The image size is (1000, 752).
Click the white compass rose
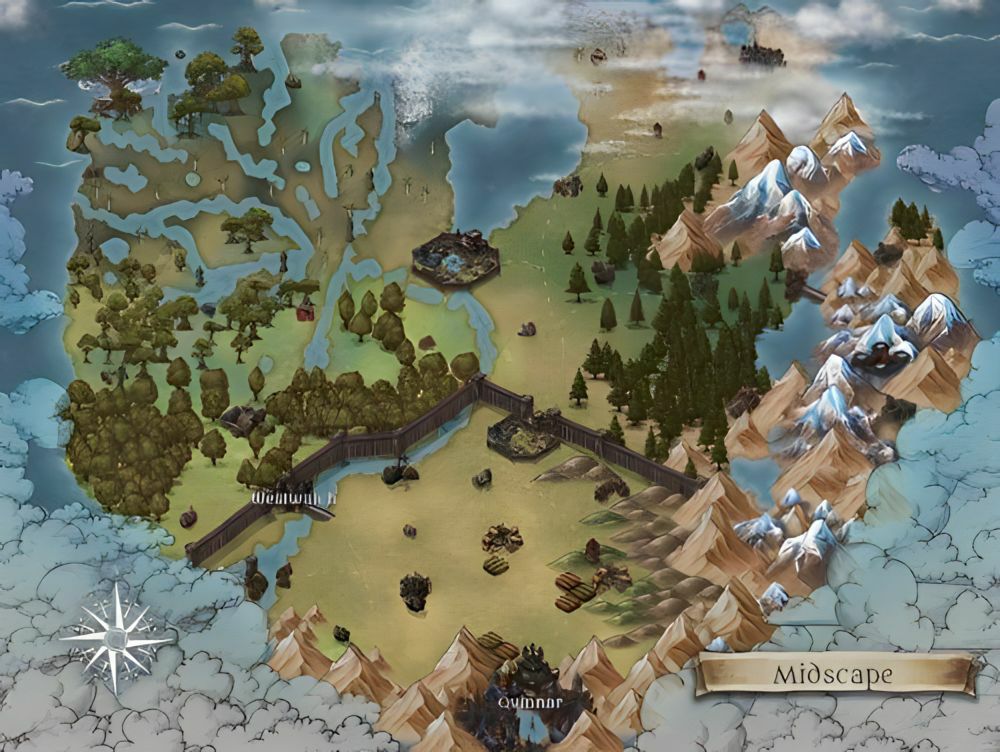tap(117, 637)
